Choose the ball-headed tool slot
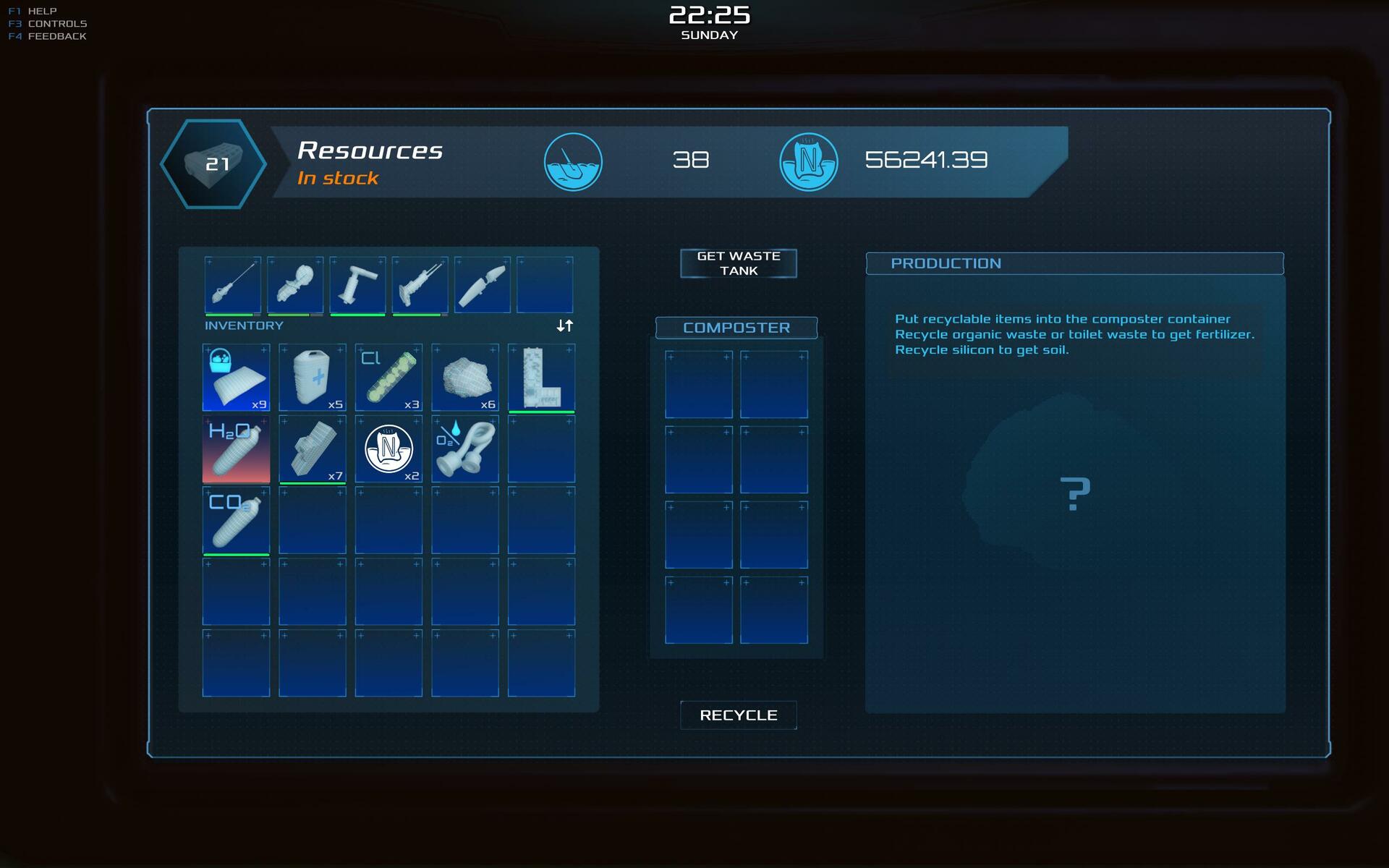 point(295,285)
